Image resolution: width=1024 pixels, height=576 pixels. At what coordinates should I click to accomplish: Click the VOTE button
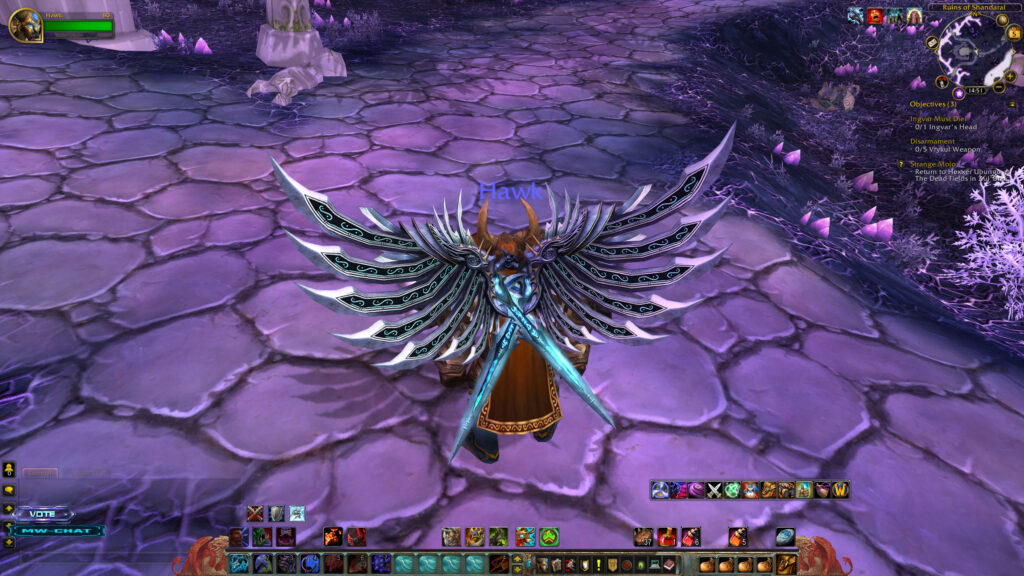(x=43, y=513)
